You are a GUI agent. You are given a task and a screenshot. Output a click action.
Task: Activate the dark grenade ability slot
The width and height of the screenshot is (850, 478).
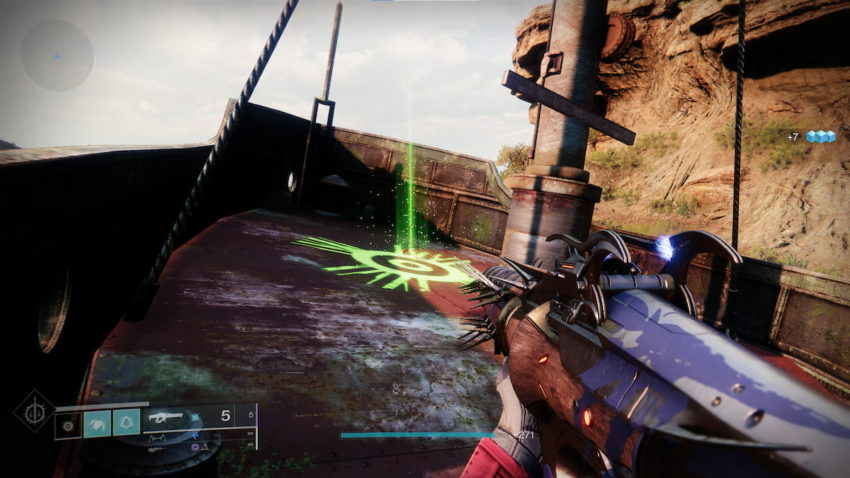[x=68, y=424]
